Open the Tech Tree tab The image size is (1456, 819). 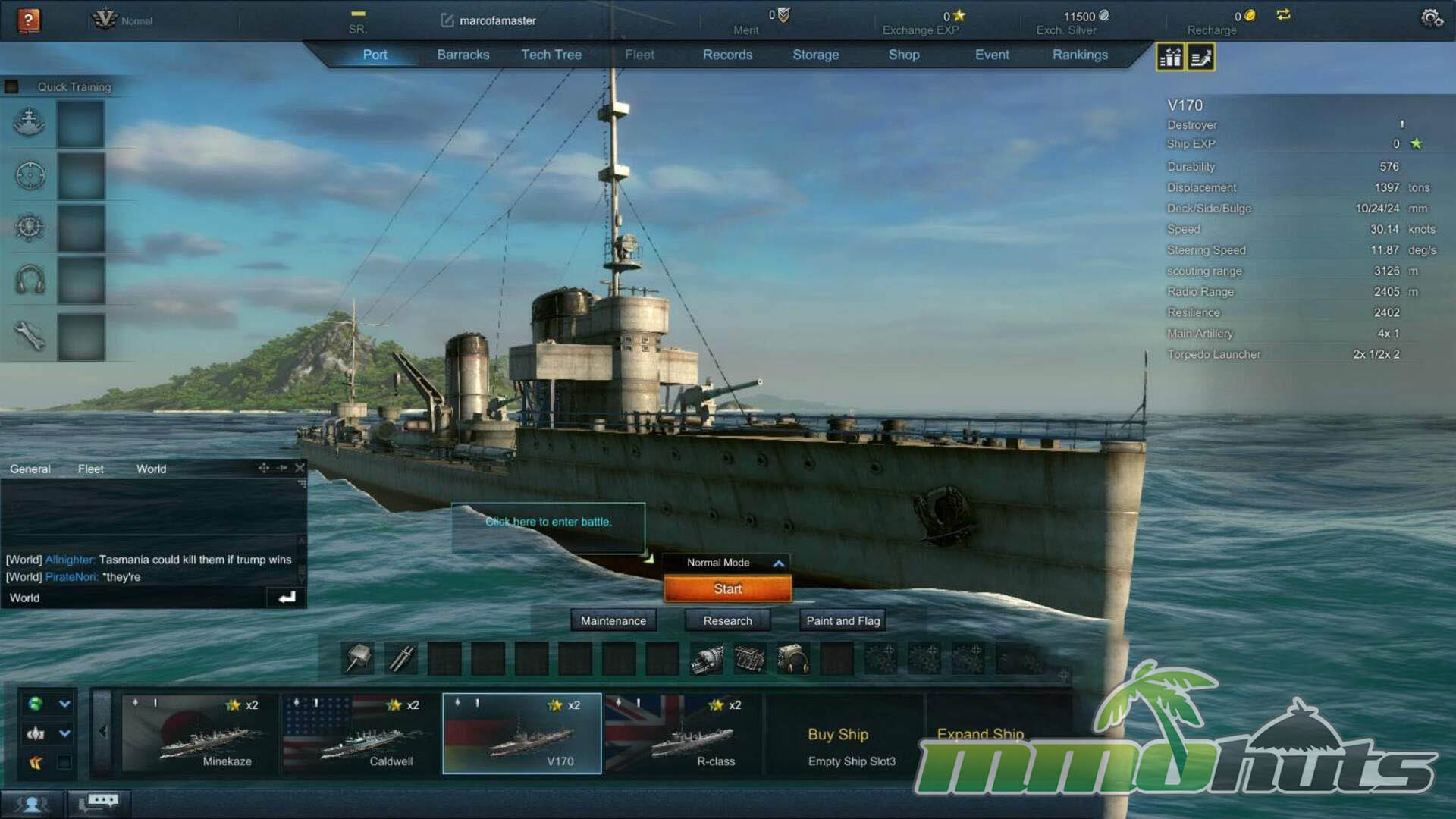tap(551, 55)
